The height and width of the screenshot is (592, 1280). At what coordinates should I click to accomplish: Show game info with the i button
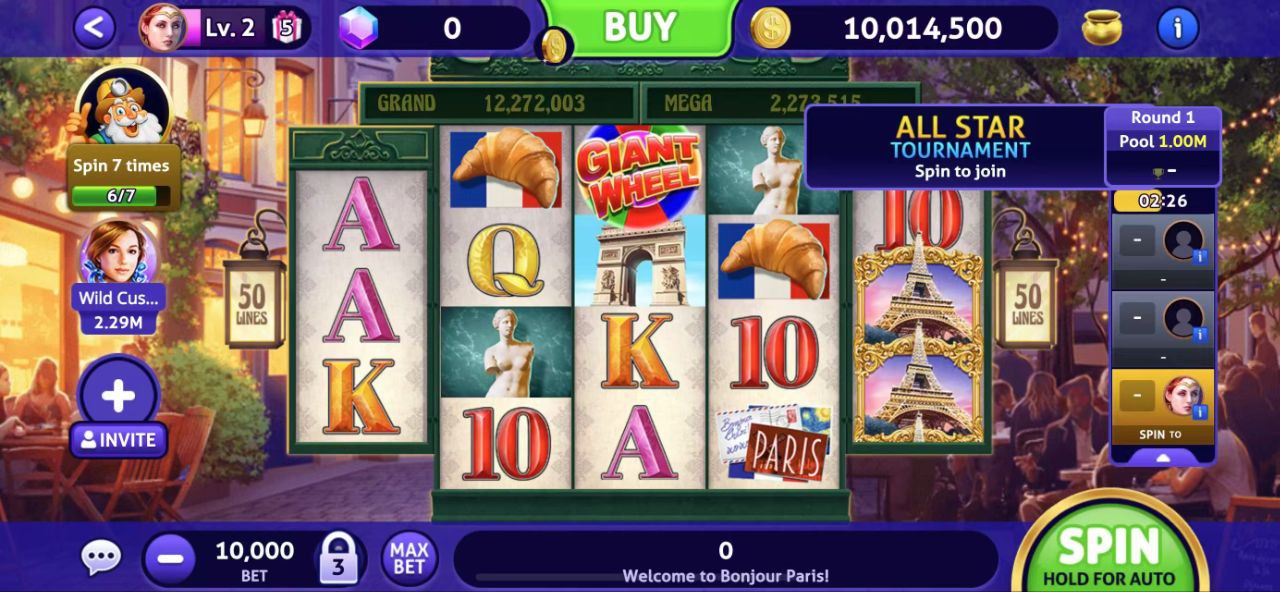click(1177, 28)
